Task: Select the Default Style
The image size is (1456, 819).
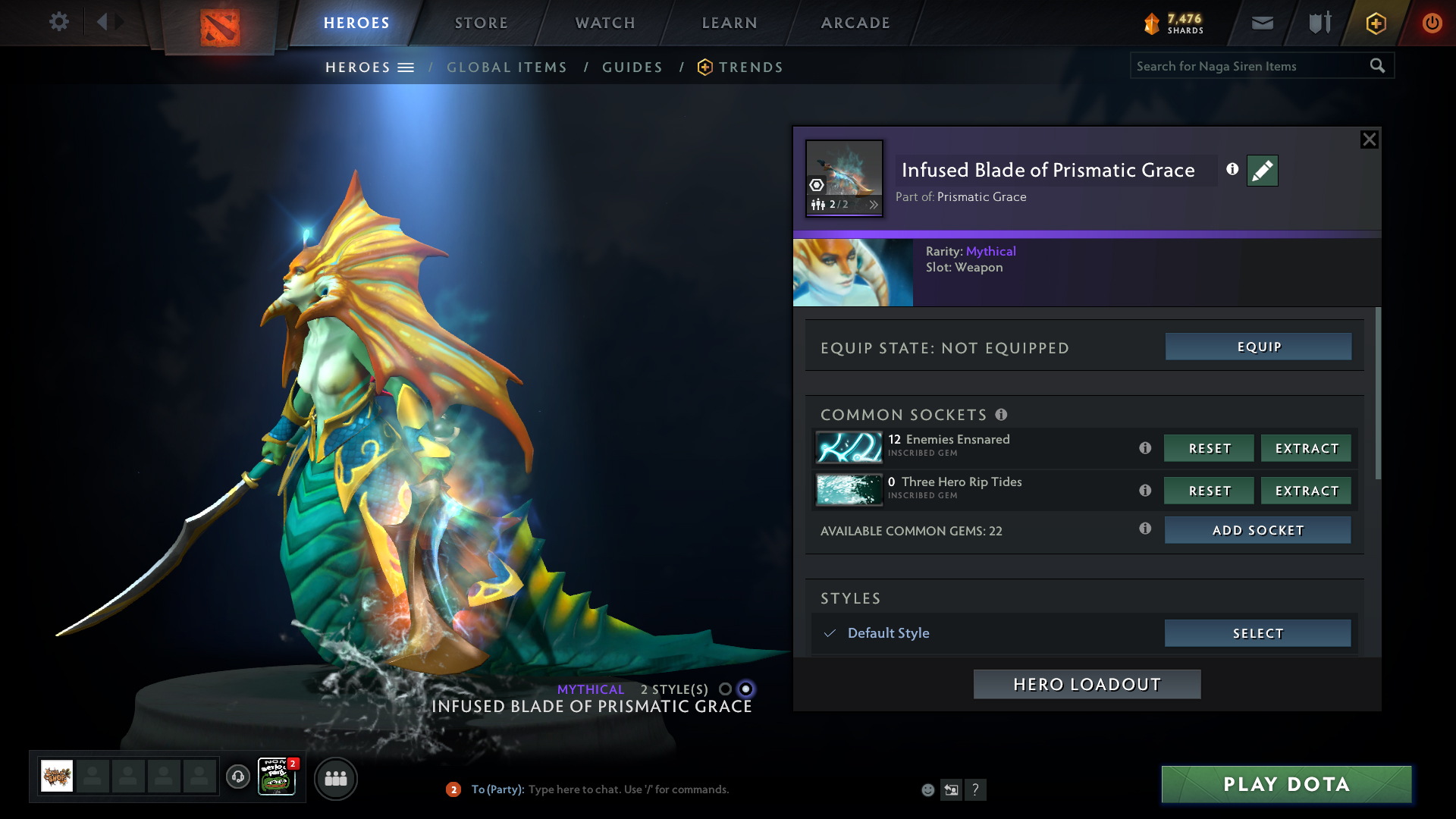Action: point(1257,633)
